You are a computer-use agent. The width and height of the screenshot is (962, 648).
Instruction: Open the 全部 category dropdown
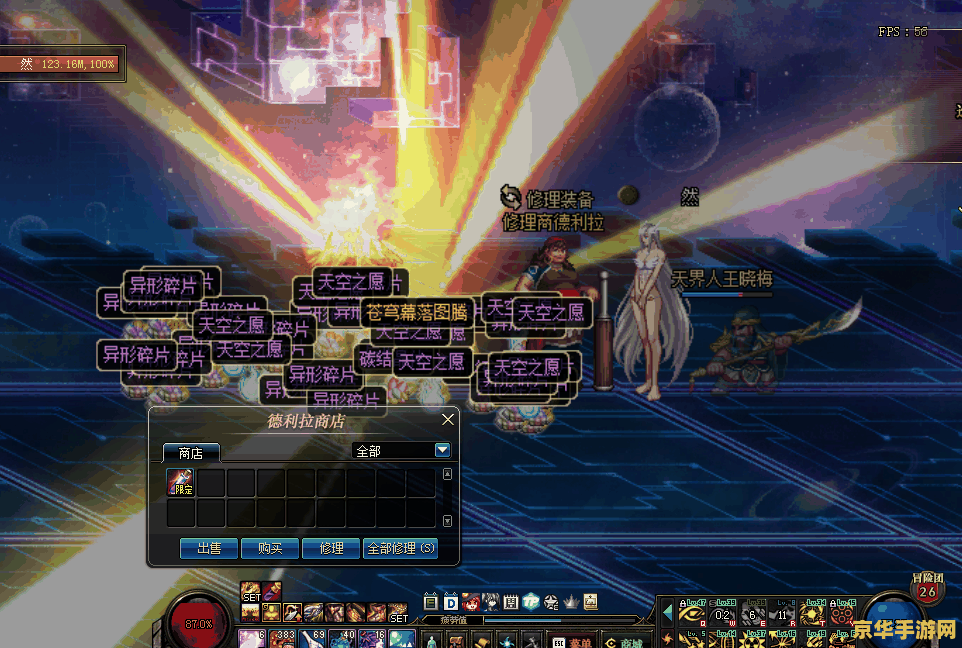(x=443, y=451)
